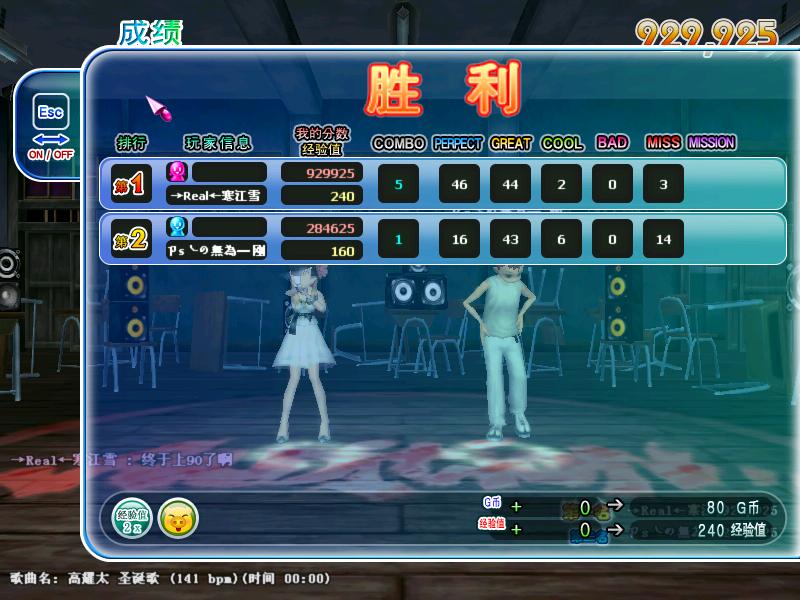The image size is (800, 600).
Task: Select the second-place player result row
Action: coord(442,239)
